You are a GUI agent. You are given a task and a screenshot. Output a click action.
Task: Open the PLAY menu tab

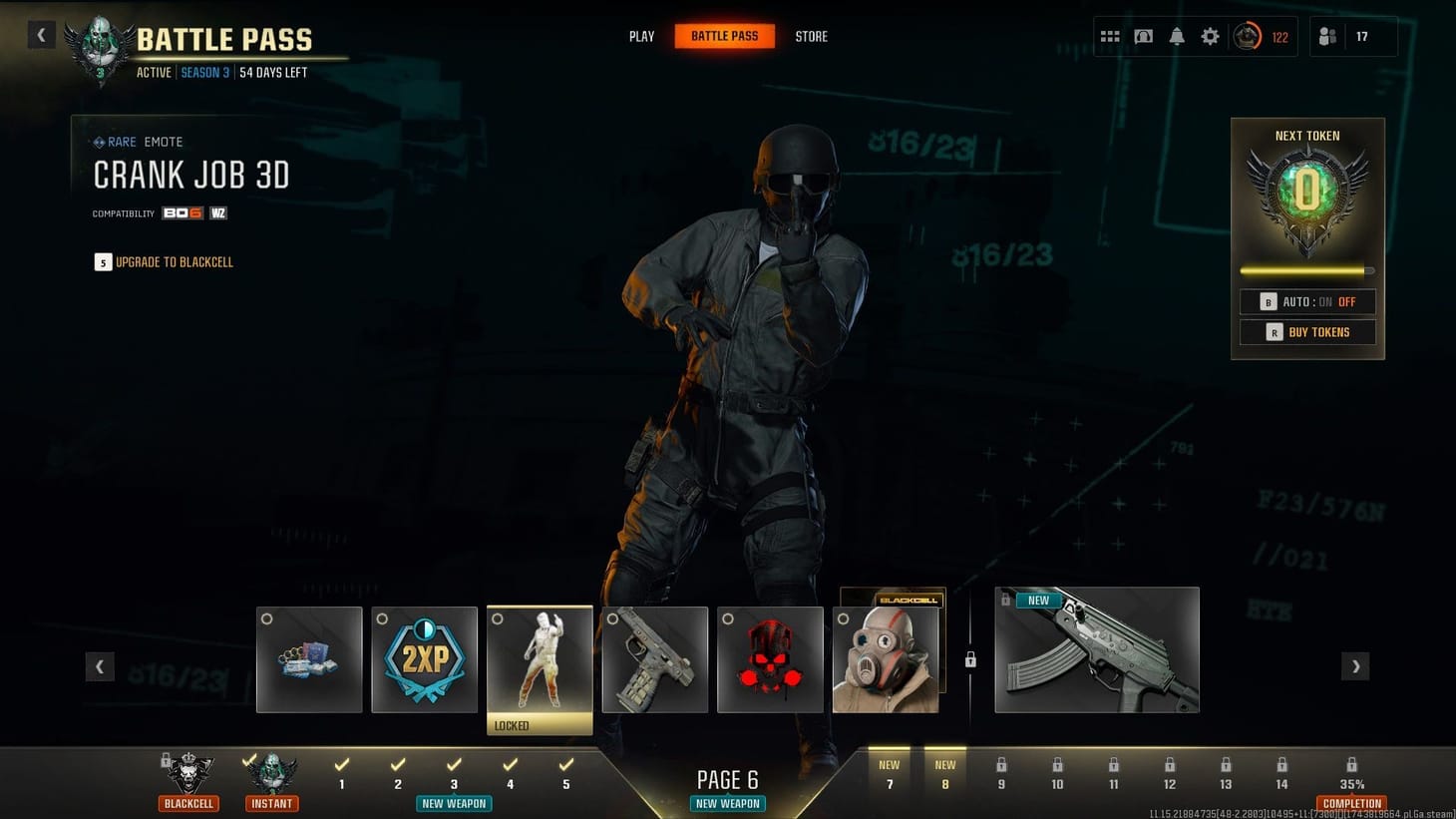click(x=641, y=36)
